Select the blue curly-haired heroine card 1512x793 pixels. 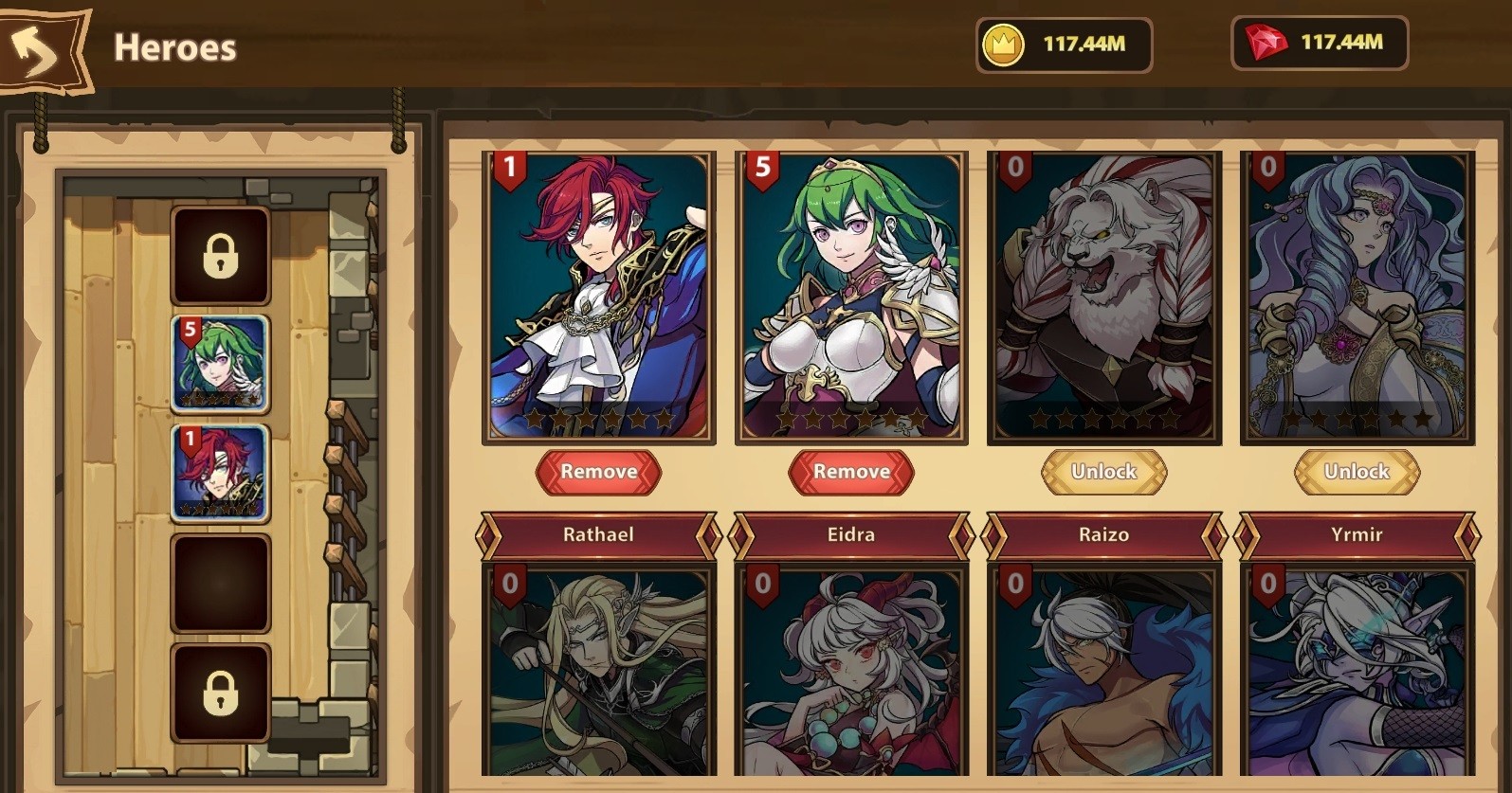[1357, 297]
